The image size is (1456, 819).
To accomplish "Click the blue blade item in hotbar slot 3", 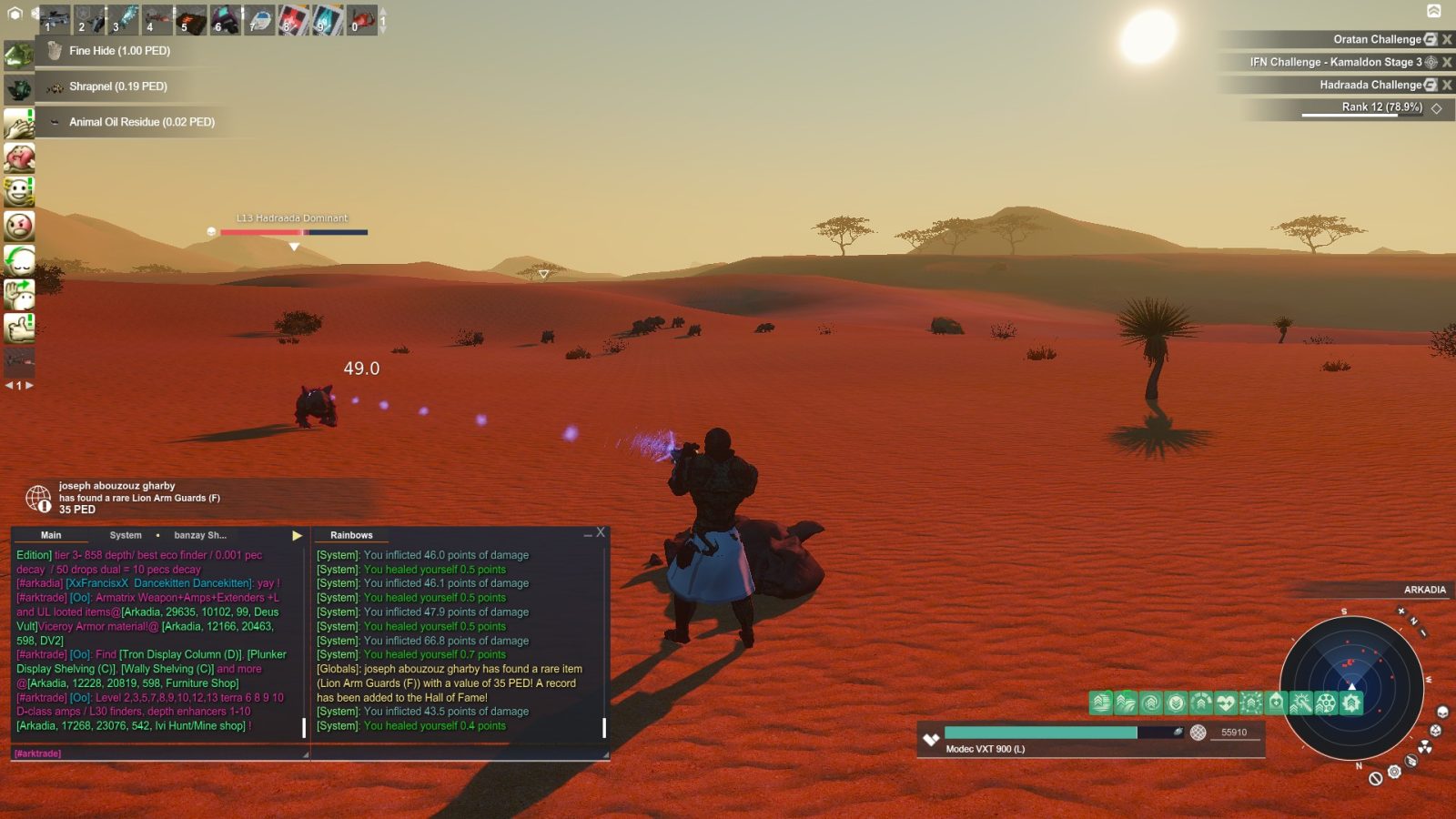I will pyautogui.click(x=125, y=18).
